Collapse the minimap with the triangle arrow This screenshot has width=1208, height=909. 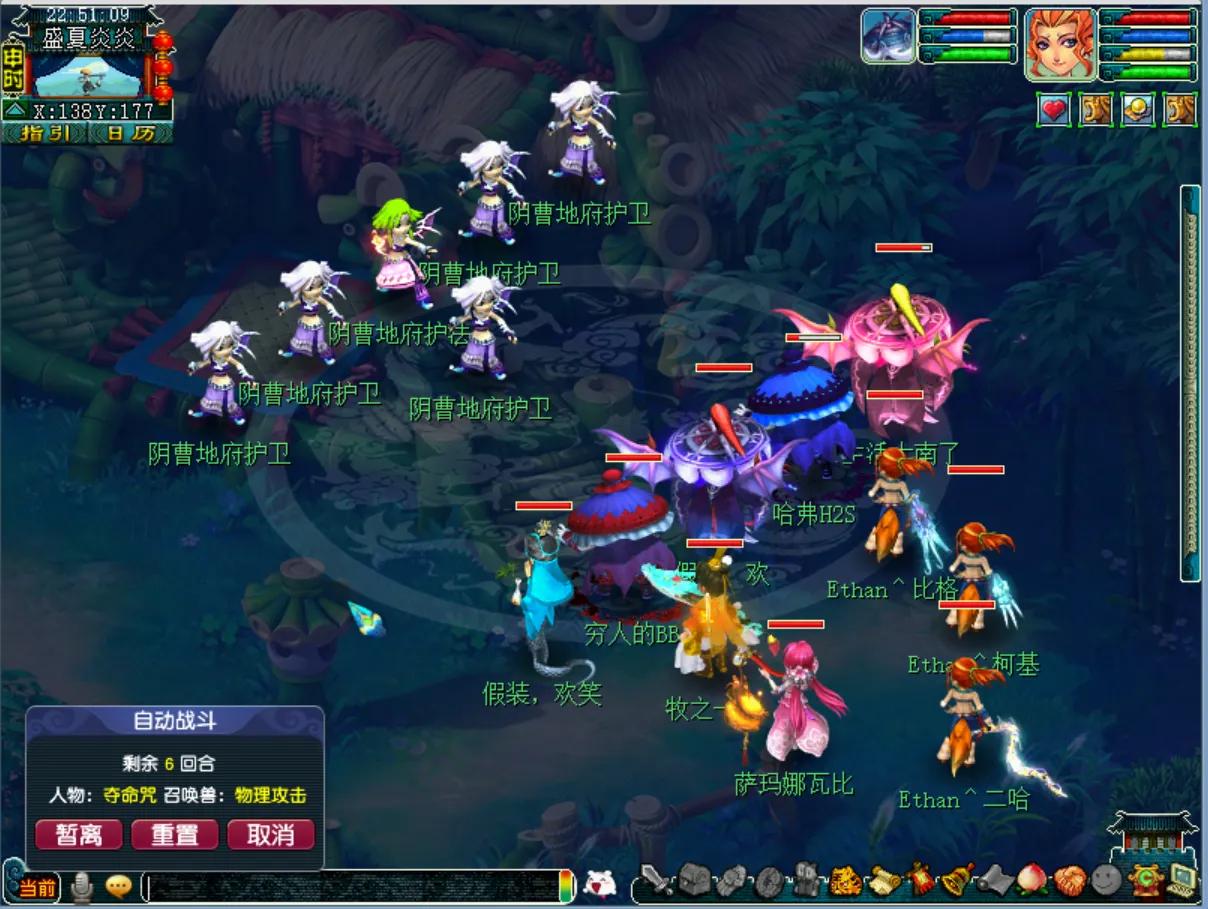click(14, 111)
